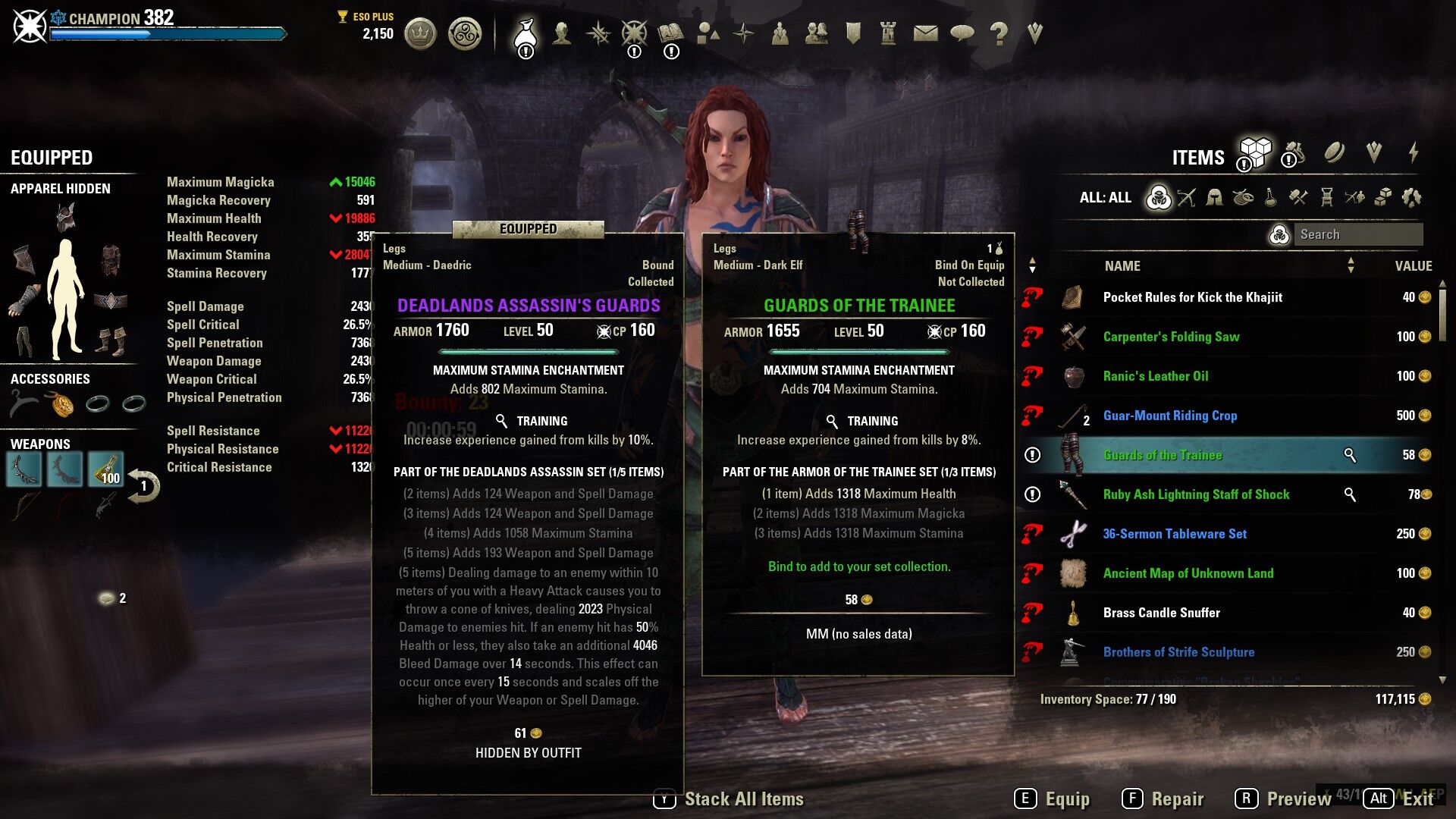
Task: Switch weapon set with the swap arrow
Action: click(143, 486)
